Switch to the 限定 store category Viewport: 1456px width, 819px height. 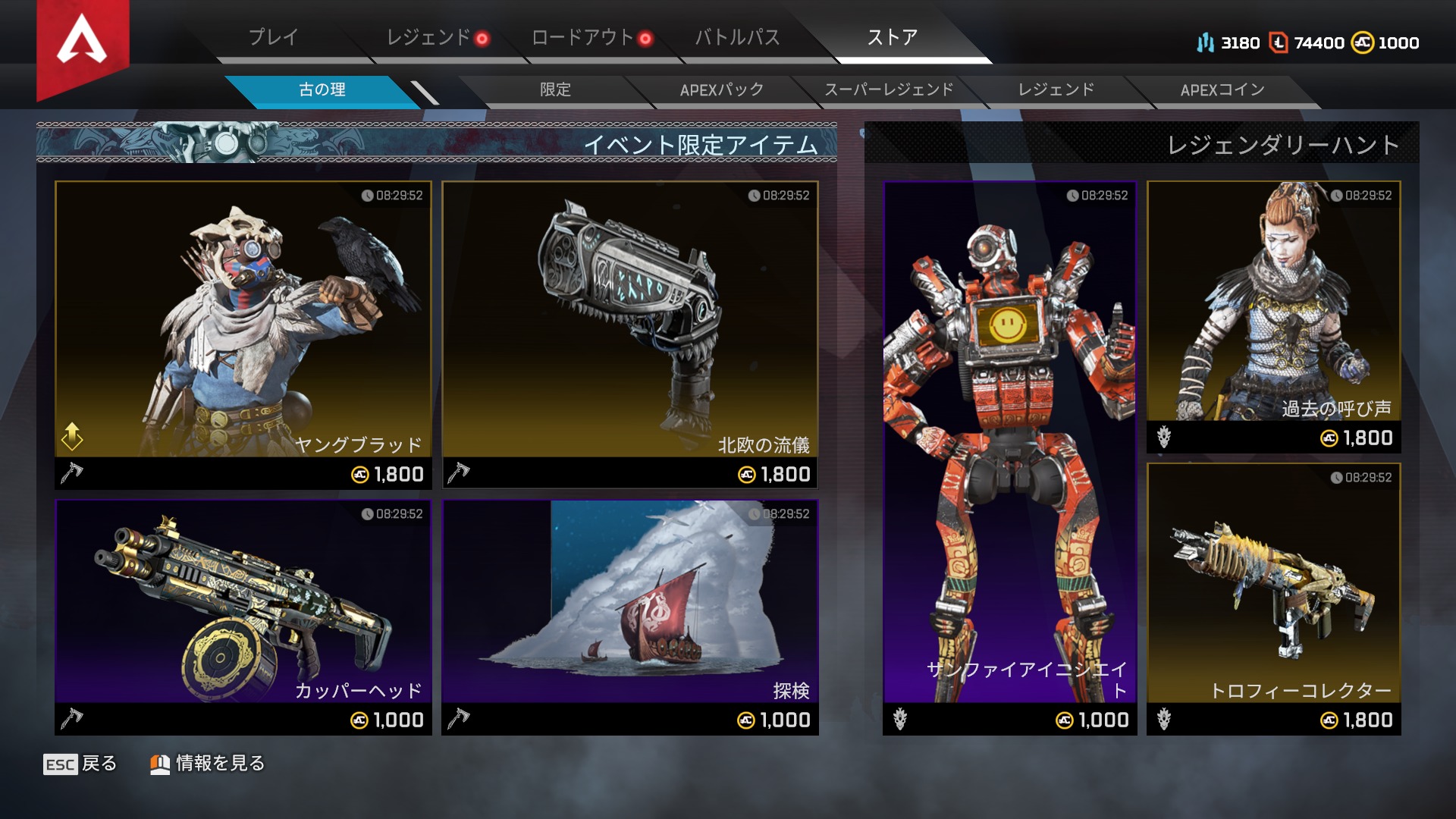click(x=555, y=90)
